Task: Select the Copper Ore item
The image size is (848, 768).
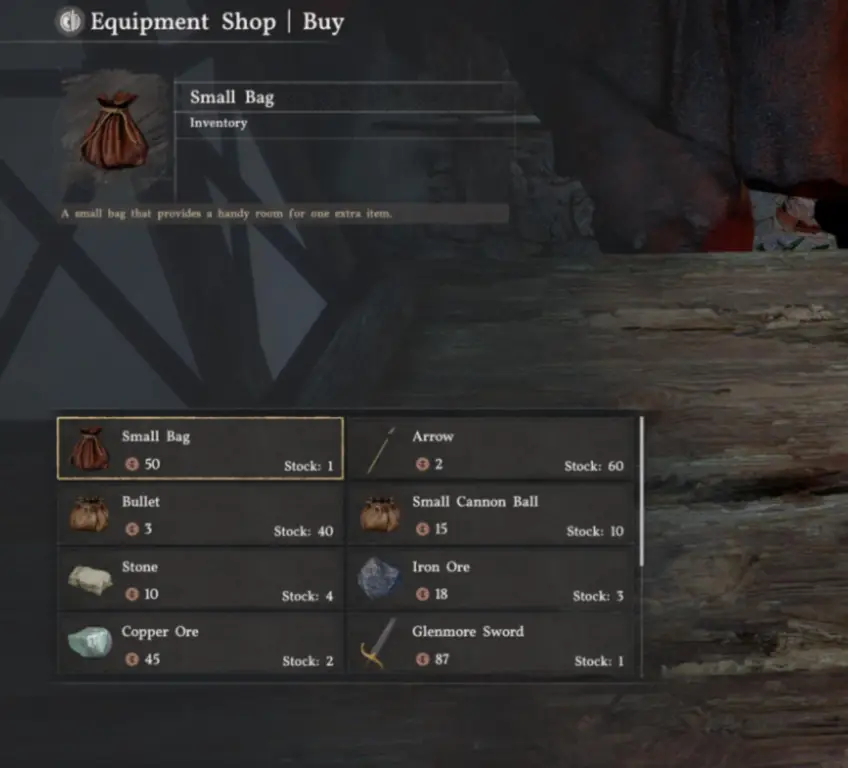Action: 200,645
